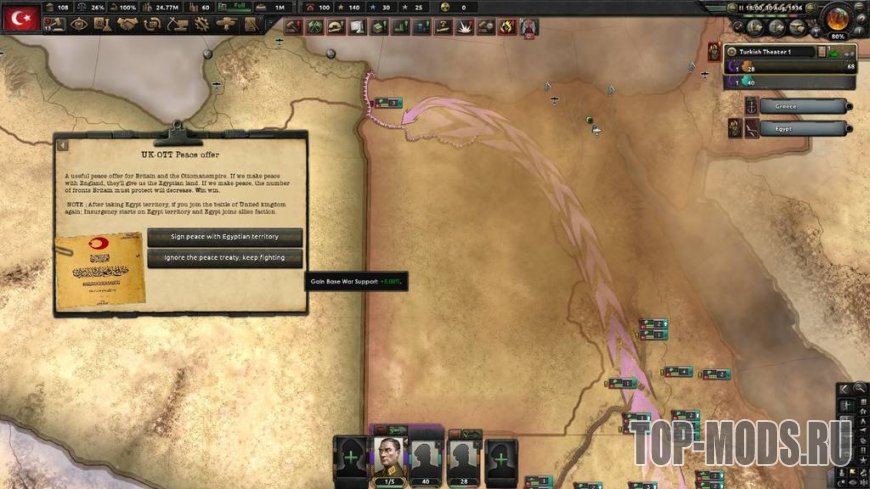Sign peace with Egyptian territory
This screenshot has height=489, width=870.
(x=224, y=237)
